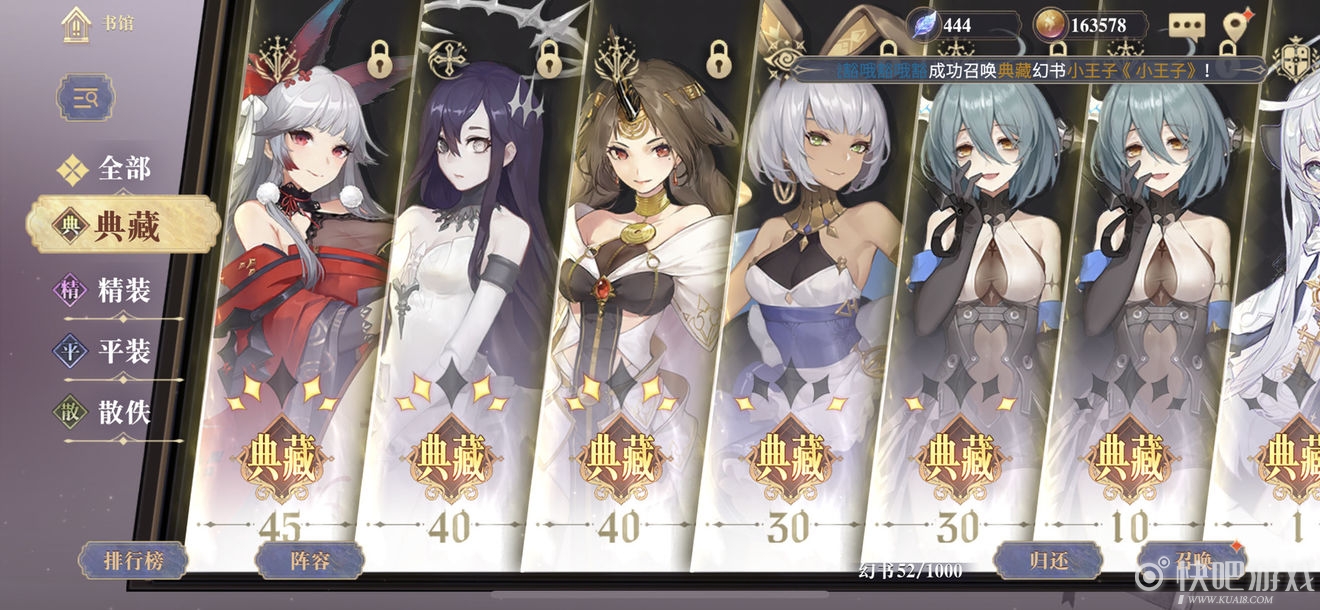Tap the 归还 return button
Screen dimensions: 1320x610
[1048, 559]
